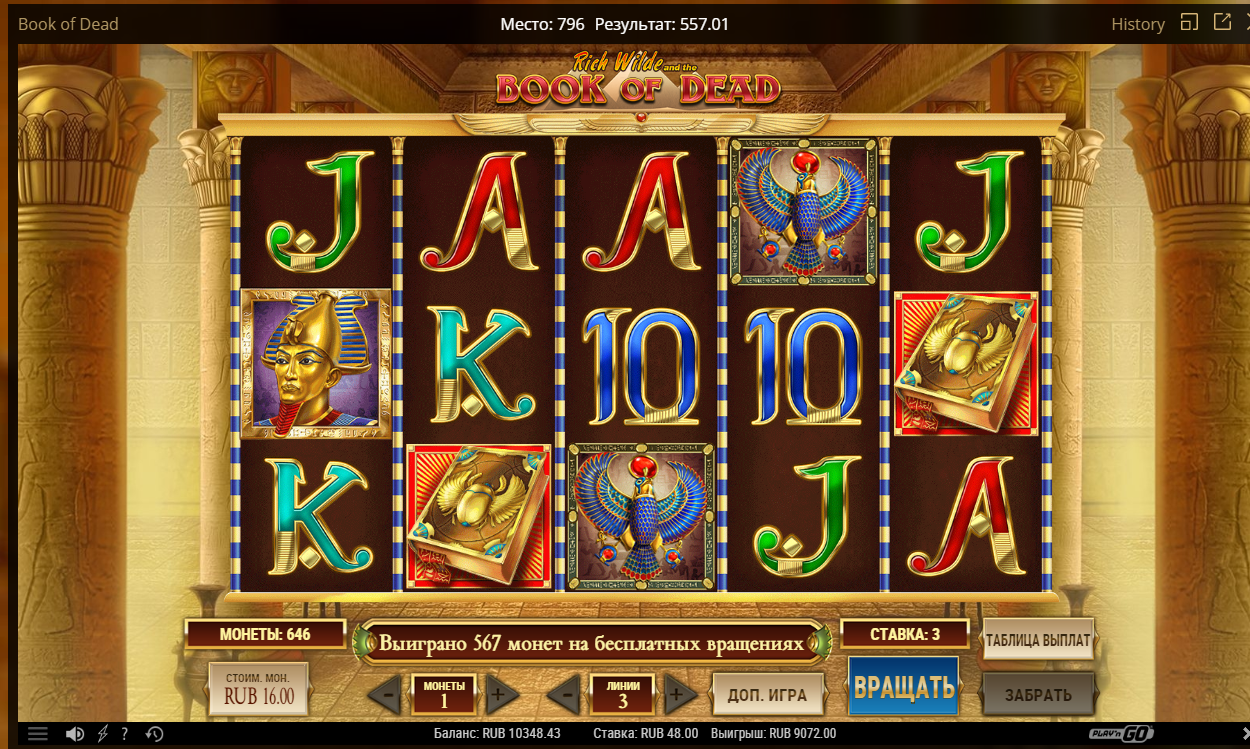Change the coin value RUB 16.00
The width and height of the screenshot is (1250, 749).
pyautogui.click(x=259, y=689)
